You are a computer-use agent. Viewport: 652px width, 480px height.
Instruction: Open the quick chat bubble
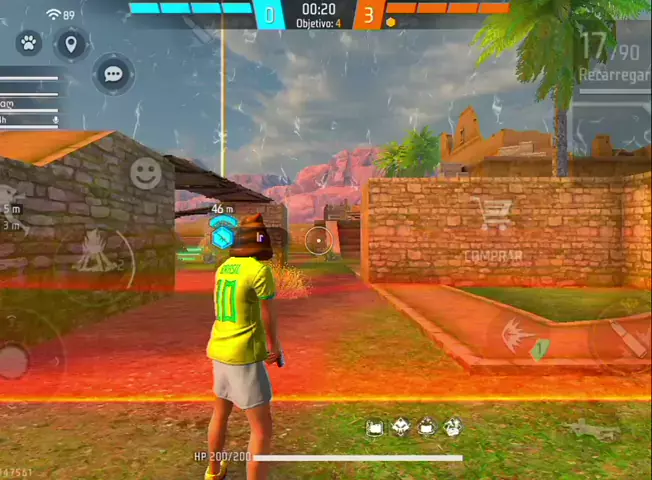(x=113, y=74)
